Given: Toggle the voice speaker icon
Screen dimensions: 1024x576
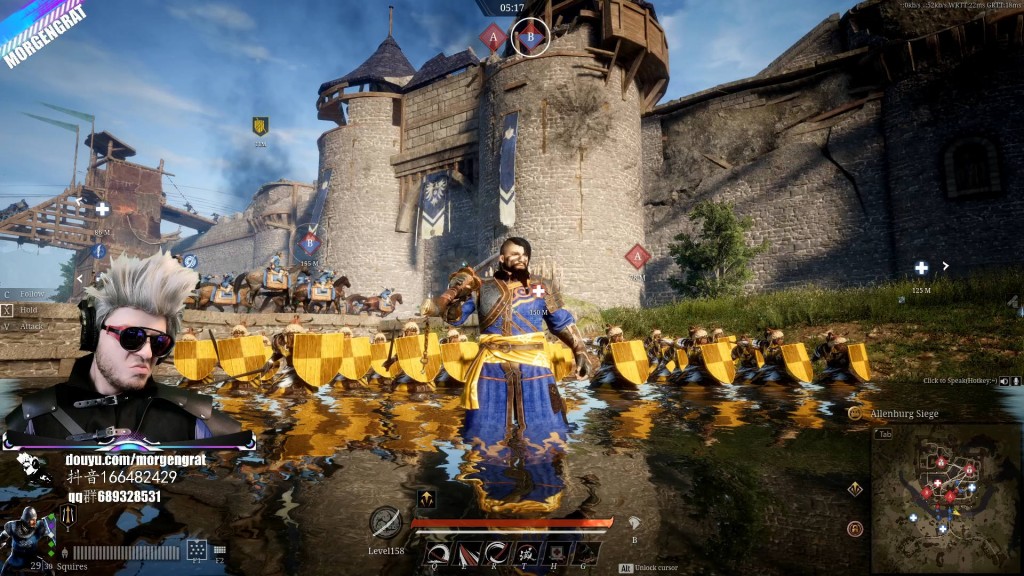Looking at the screenshot, I should pos(1004,381).
